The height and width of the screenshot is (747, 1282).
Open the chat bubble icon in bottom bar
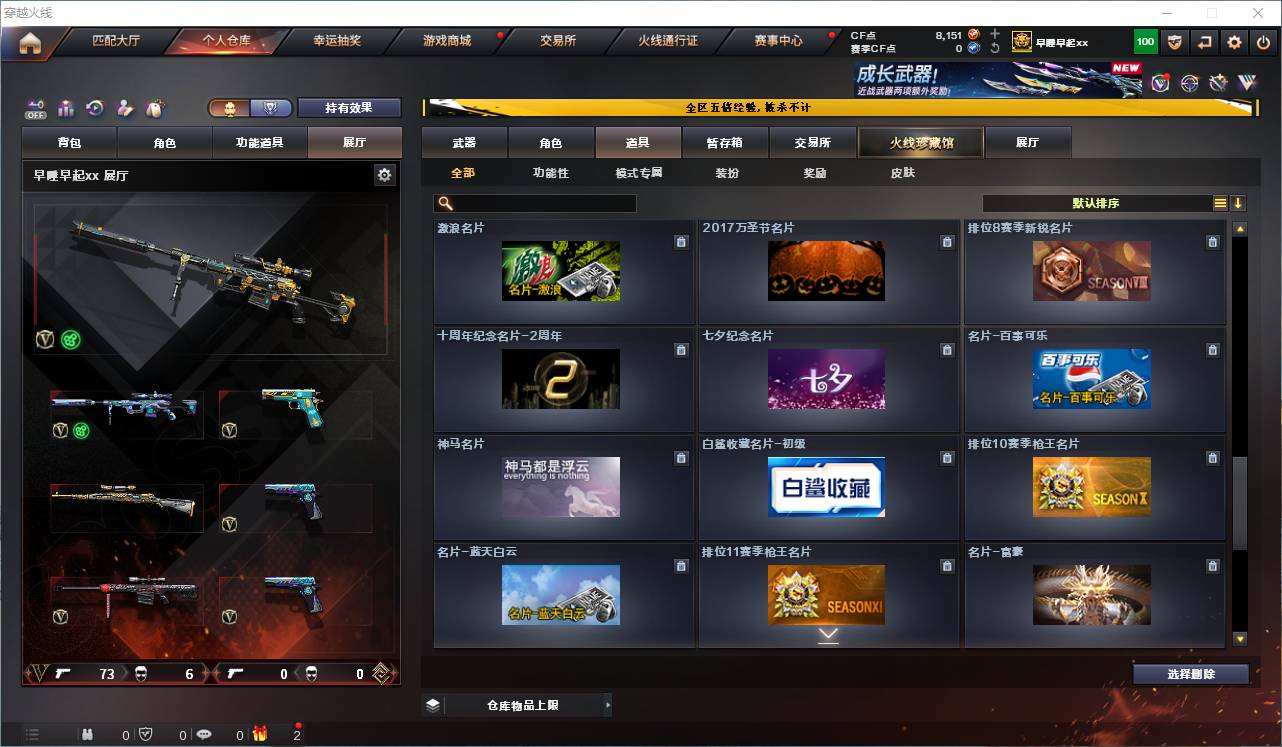(205, 733)
